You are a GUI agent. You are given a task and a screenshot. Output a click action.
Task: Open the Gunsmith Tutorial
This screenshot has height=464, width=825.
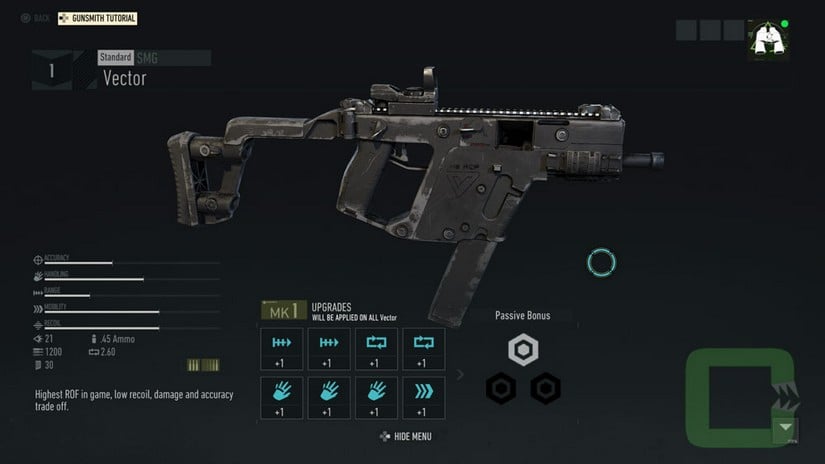click(97, 18)
